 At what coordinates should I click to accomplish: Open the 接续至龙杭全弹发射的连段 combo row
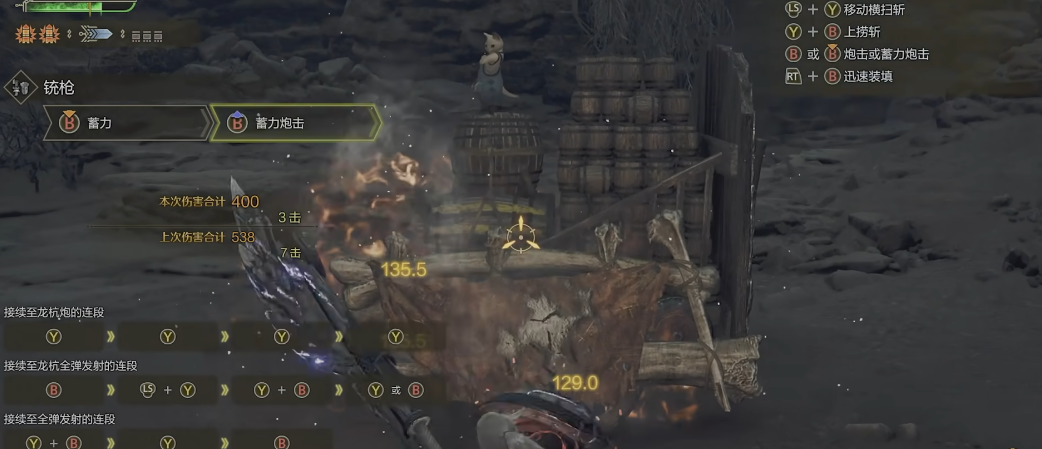[70, 366]
